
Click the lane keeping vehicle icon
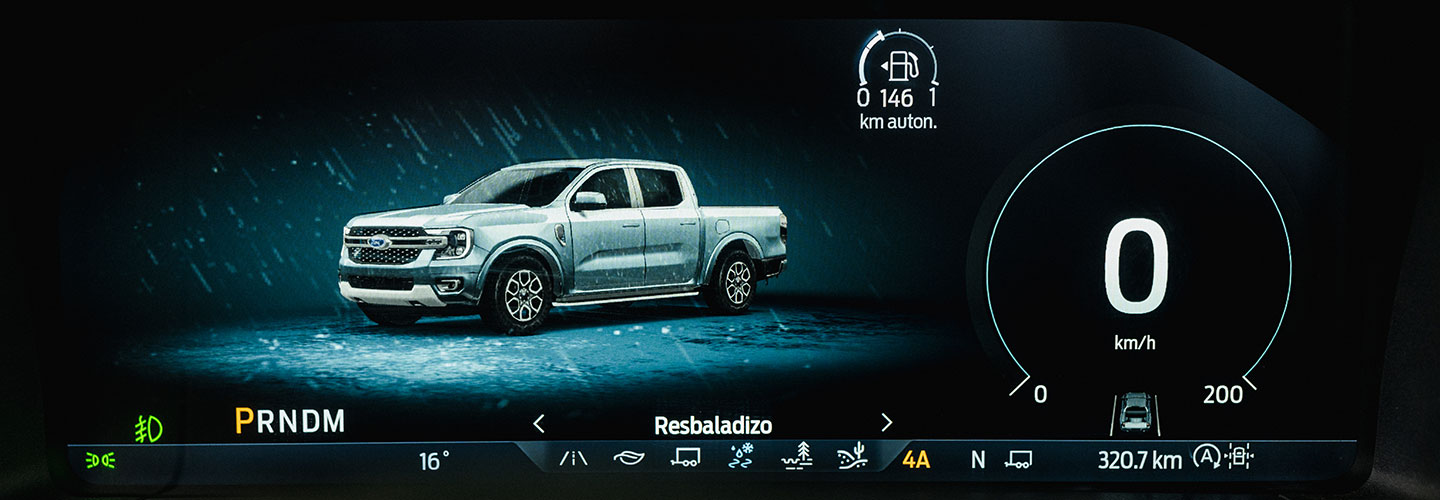tap(1135, 411)
